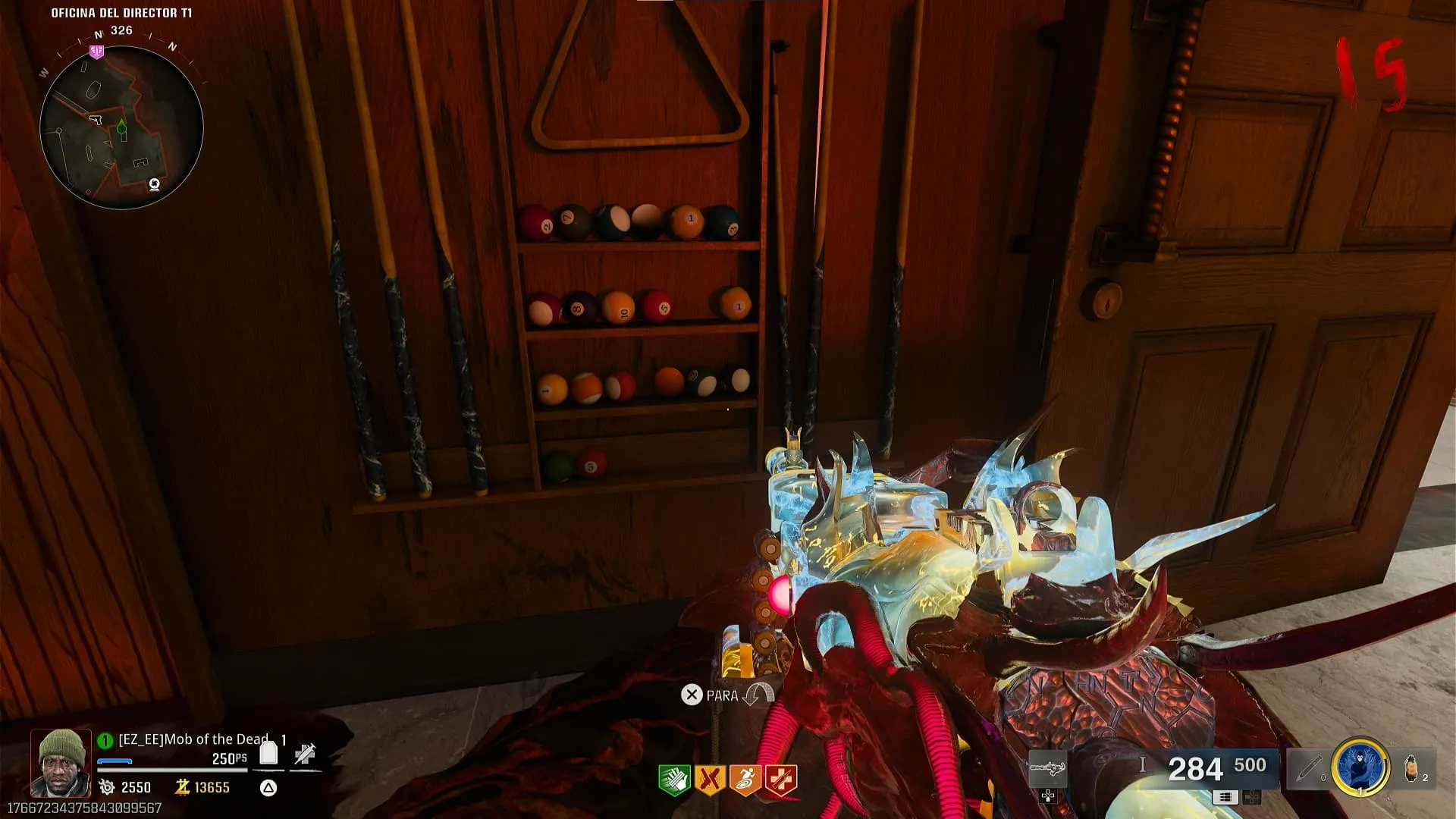
Task: Click the highlighted ammo-type icon below the ammo counter
Action: 1225,797
